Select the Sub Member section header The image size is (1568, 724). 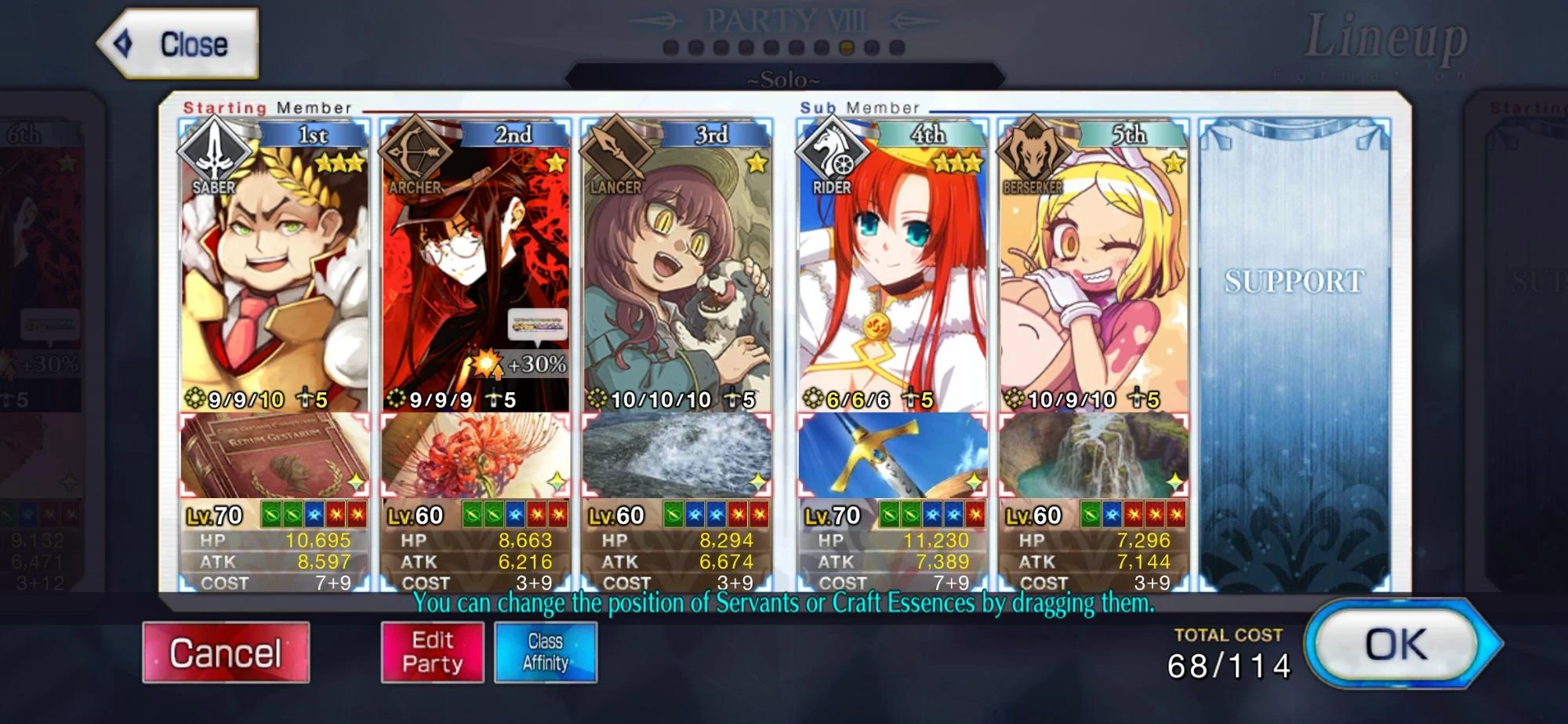(858, 107)
